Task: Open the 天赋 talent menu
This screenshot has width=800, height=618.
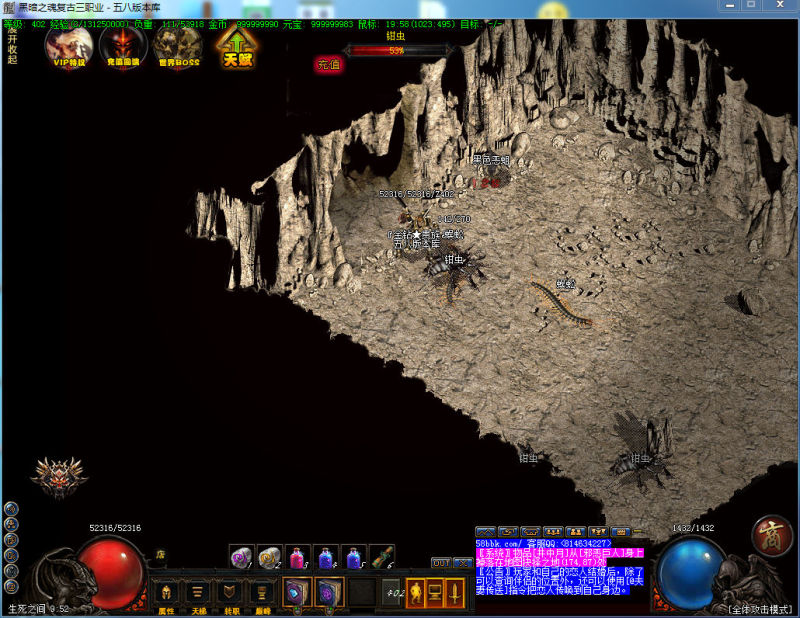Action: click(237, 47)
